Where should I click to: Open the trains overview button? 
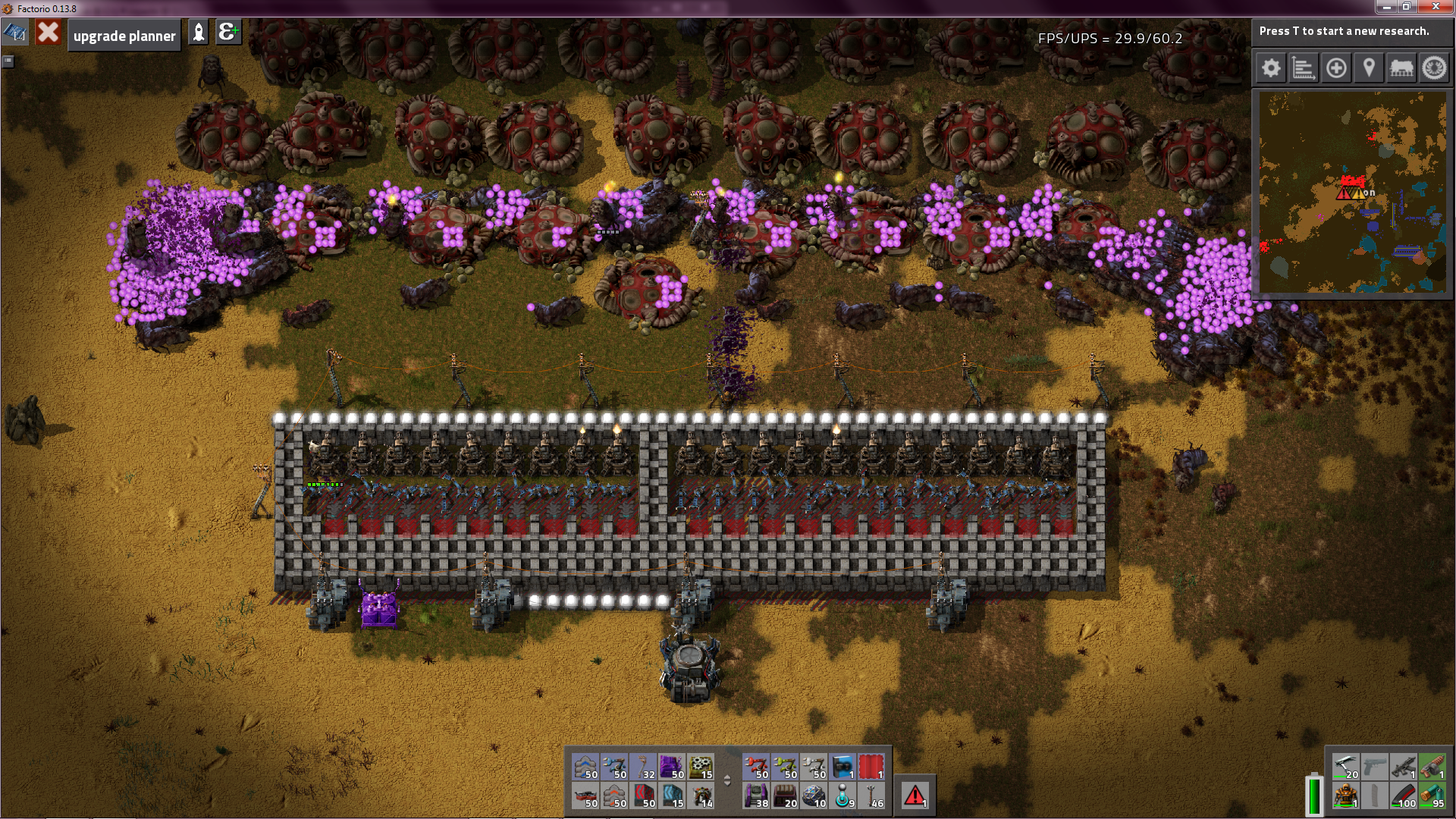tap(1401, 68)
